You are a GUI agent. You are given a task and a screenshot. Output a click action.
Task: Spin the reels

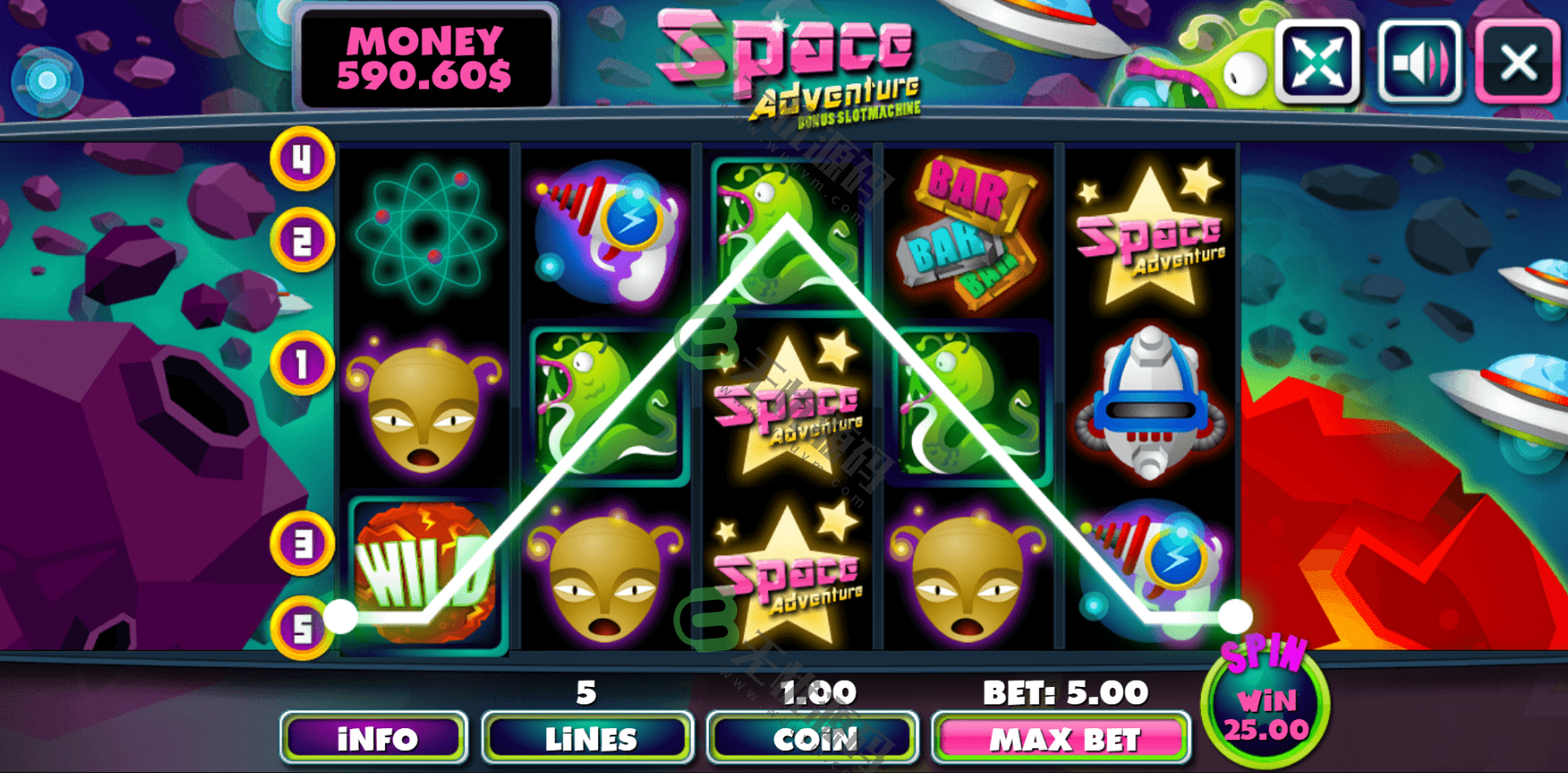tap(1266, 703)
